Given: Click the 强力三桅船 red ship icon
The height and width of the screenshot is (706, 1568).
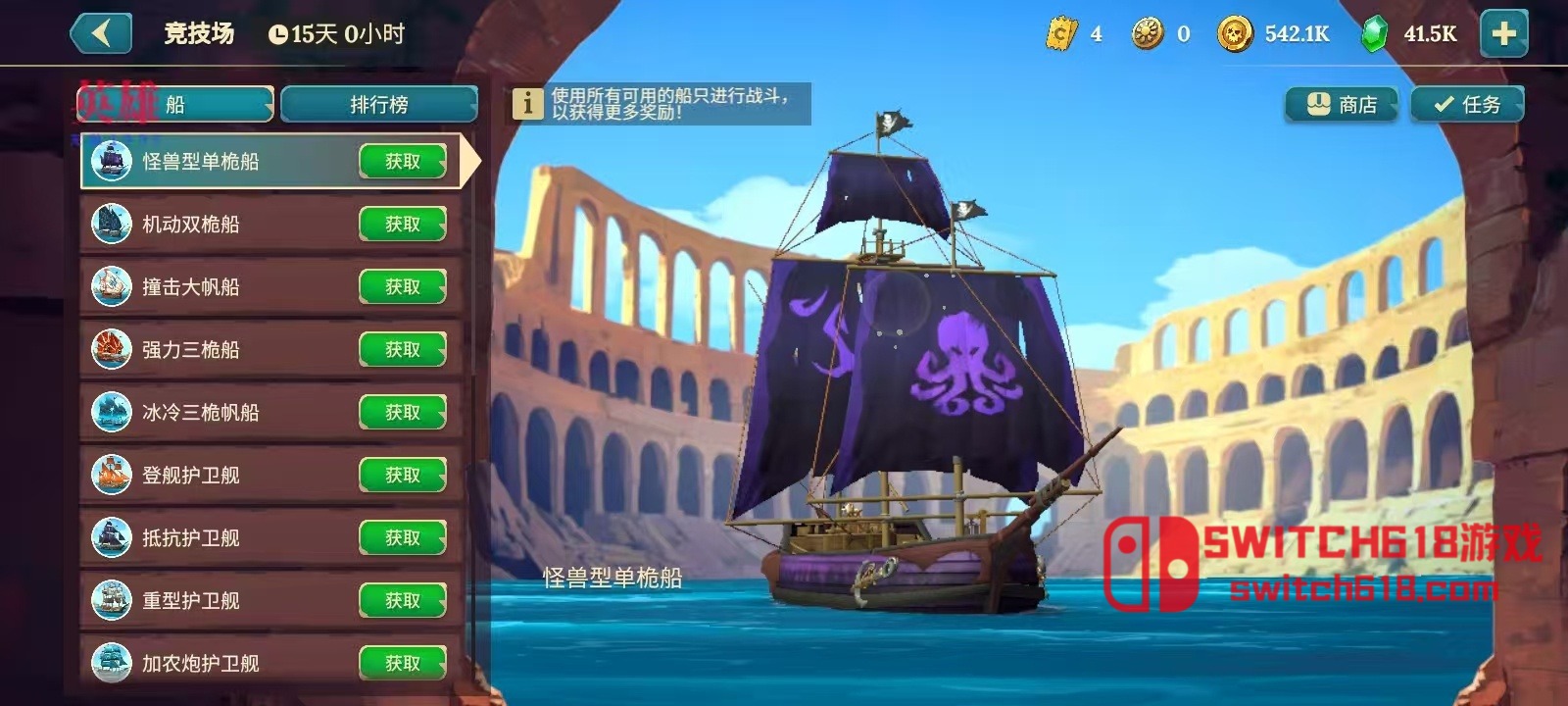Looking at the screenshot, I should click(111, 350).
